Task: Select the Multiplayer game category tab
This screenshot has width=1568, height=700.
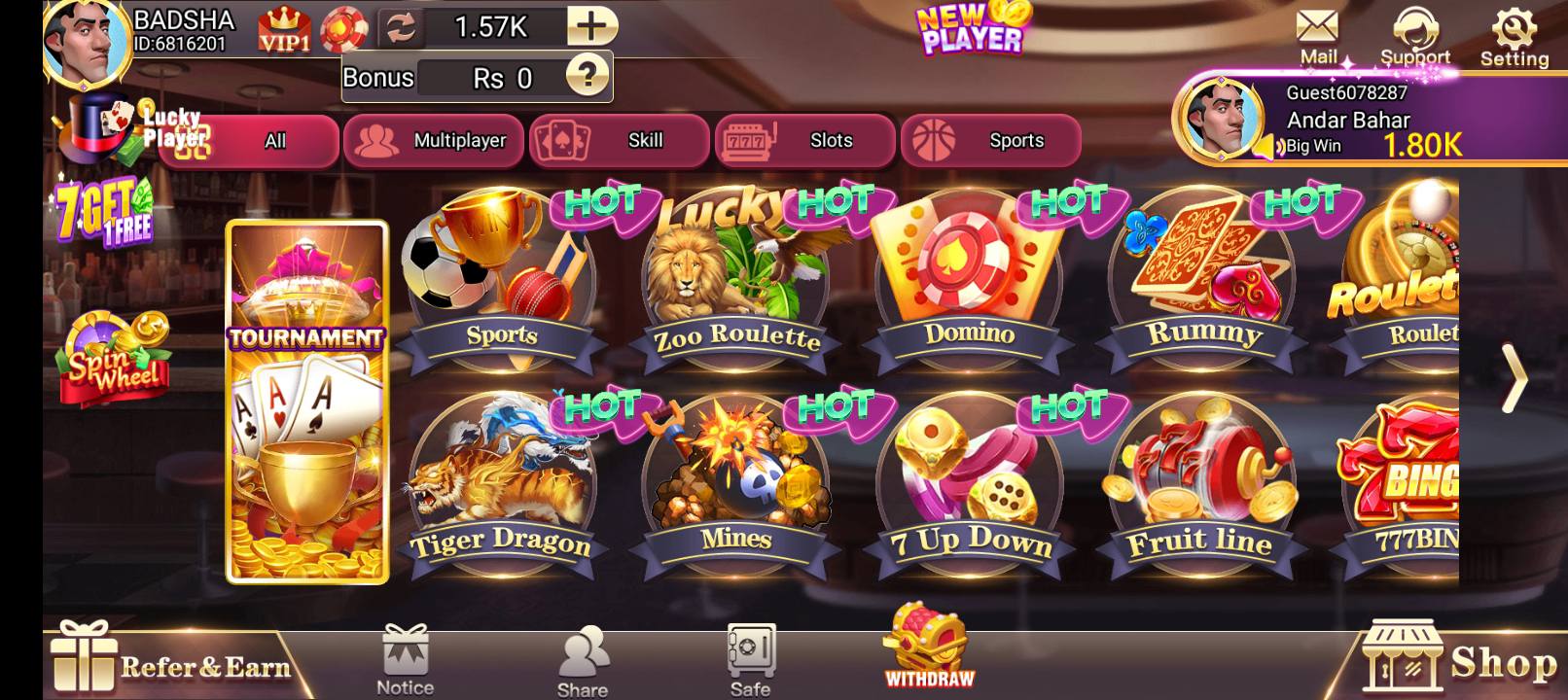Action: [434, 140]
